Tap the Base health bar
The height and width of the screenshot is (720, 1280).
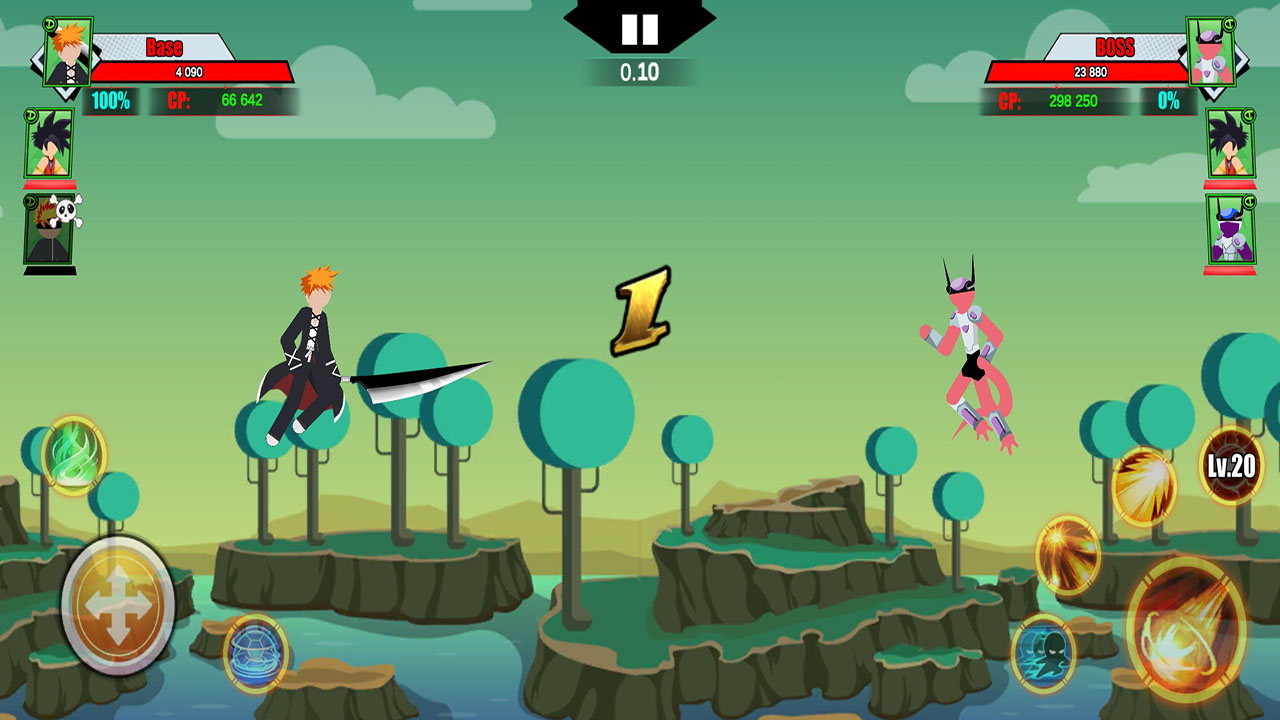point(190,72)
